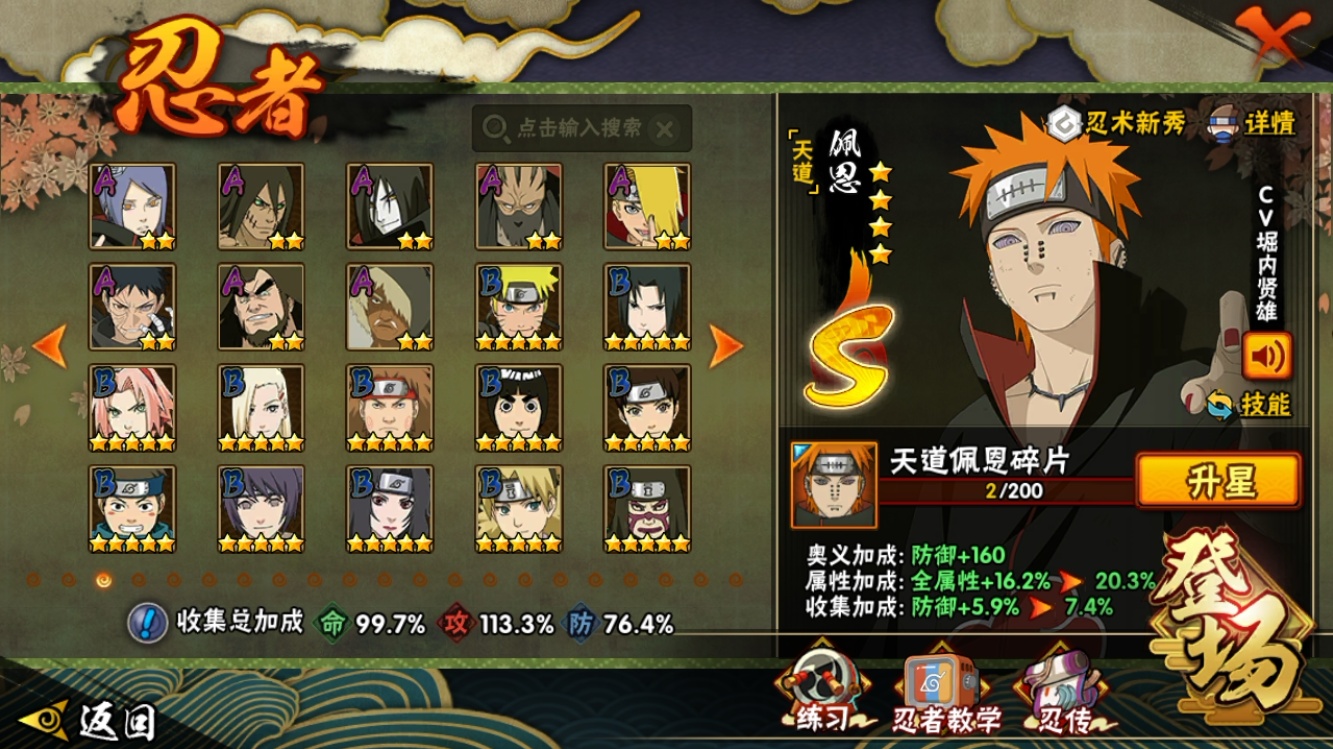
Task: Show the 详情 details panel
Action: tap(1252, 123)
